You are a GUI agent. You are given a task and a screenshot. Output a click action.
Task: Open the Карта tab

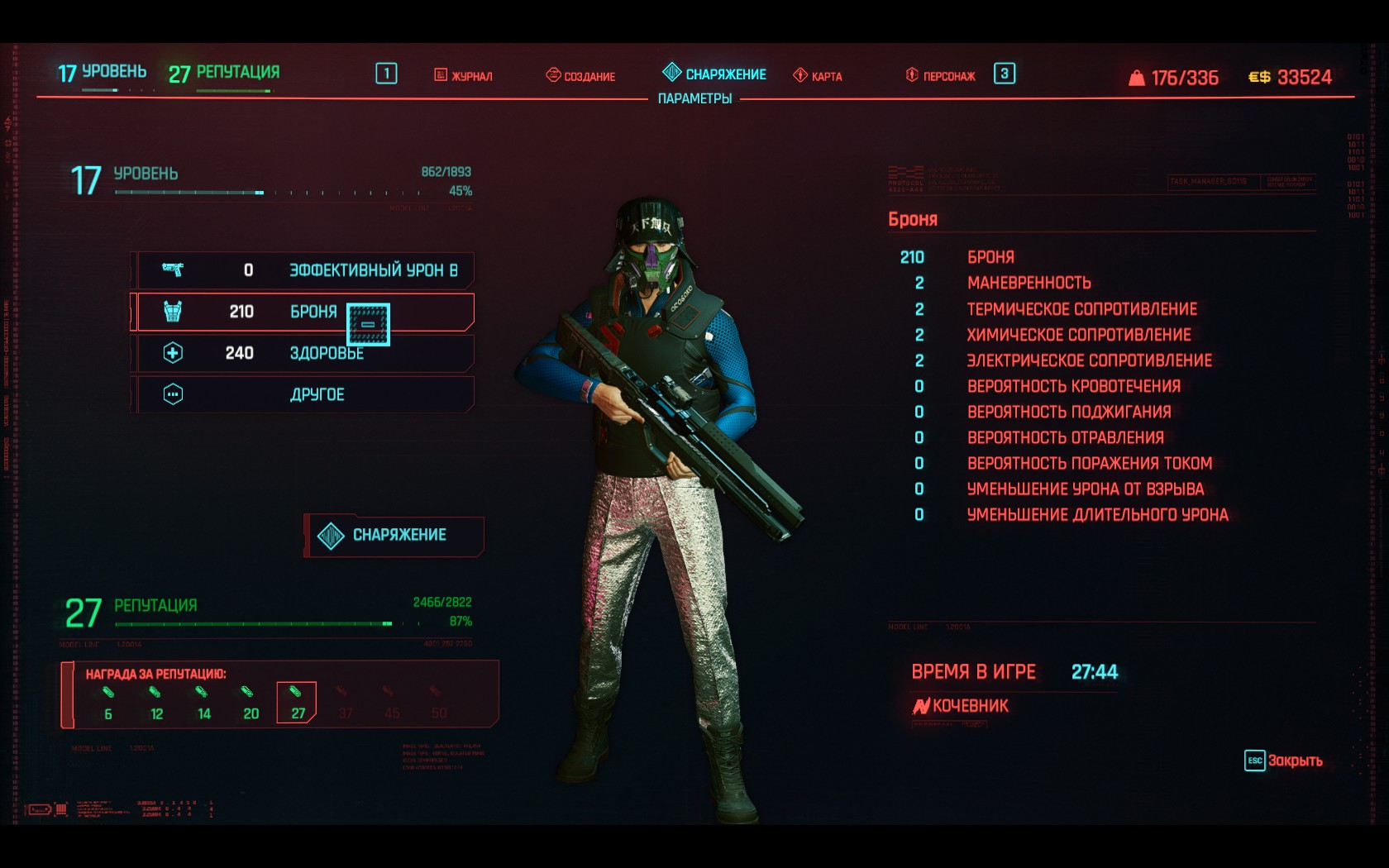click(818, 76)
